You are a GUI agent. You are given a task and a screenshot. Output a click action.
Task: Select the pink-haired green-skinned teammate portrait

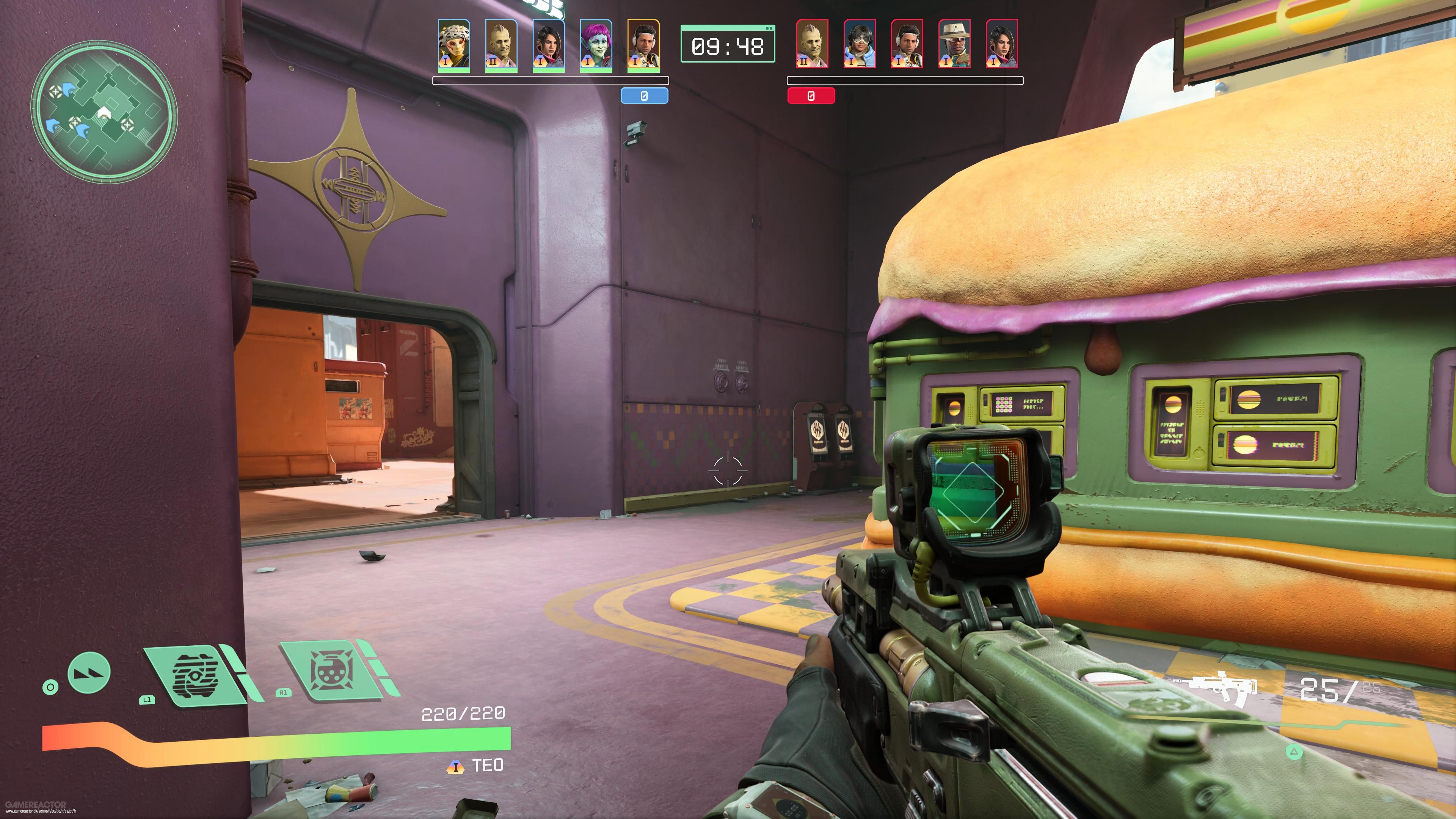596,45
